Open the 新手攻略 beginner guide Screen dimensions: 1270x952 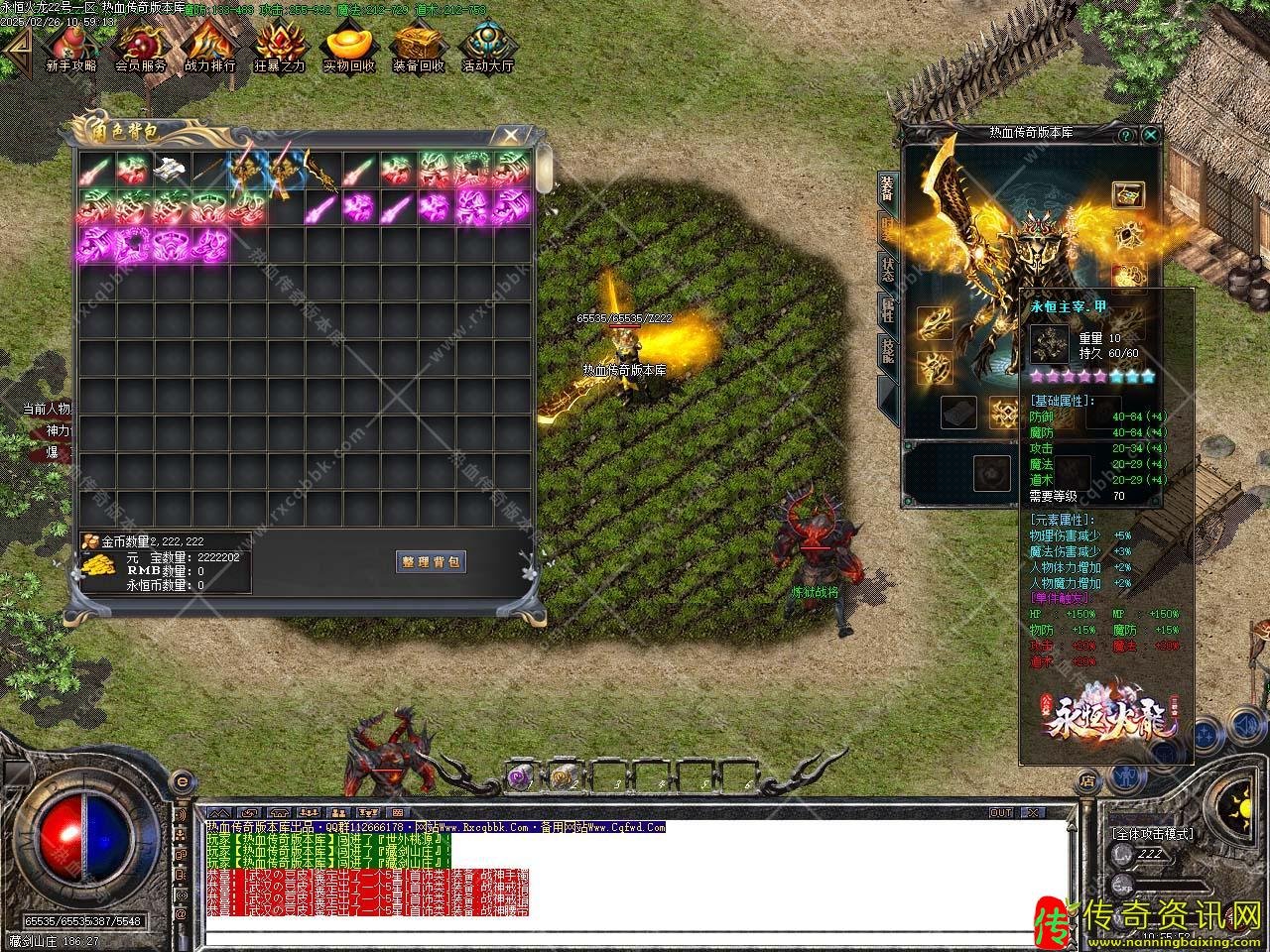tap(70, 47)
